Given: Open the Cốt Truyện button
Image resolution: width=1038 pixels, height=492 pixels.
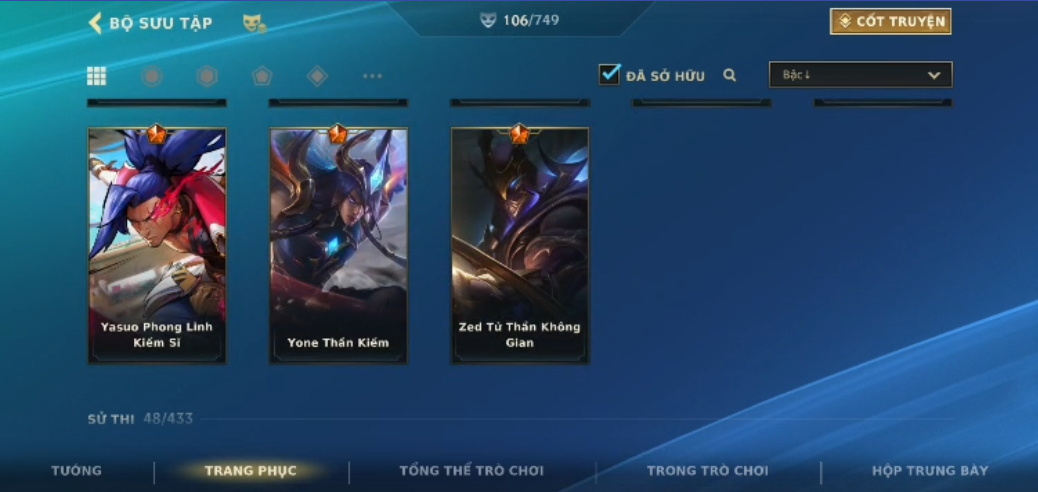Looking at the screenshot, I should click(890, 22).
